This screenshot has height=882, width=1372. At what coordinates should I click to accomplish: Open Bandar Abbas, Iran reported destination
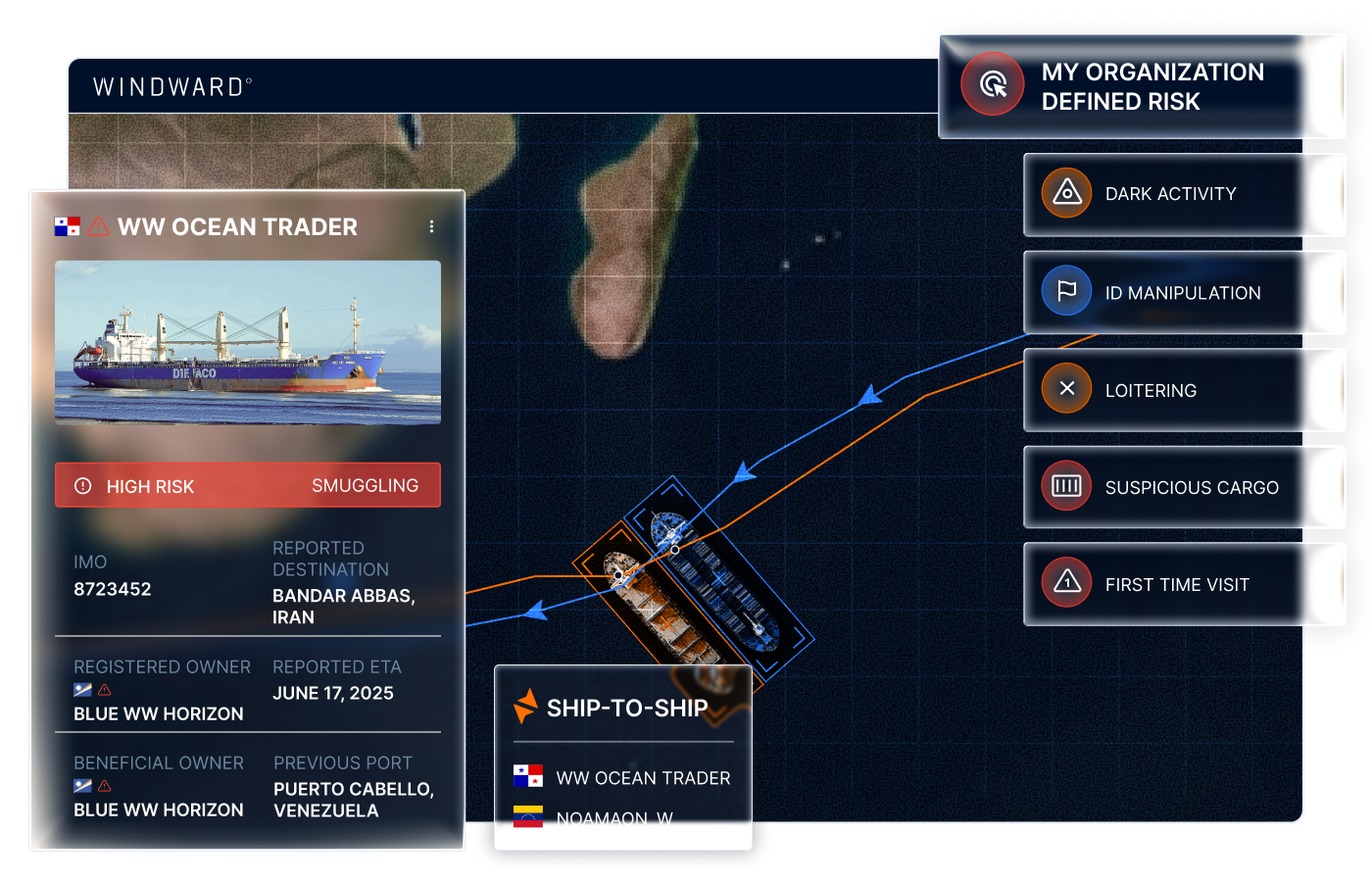[x=343, y=608]
